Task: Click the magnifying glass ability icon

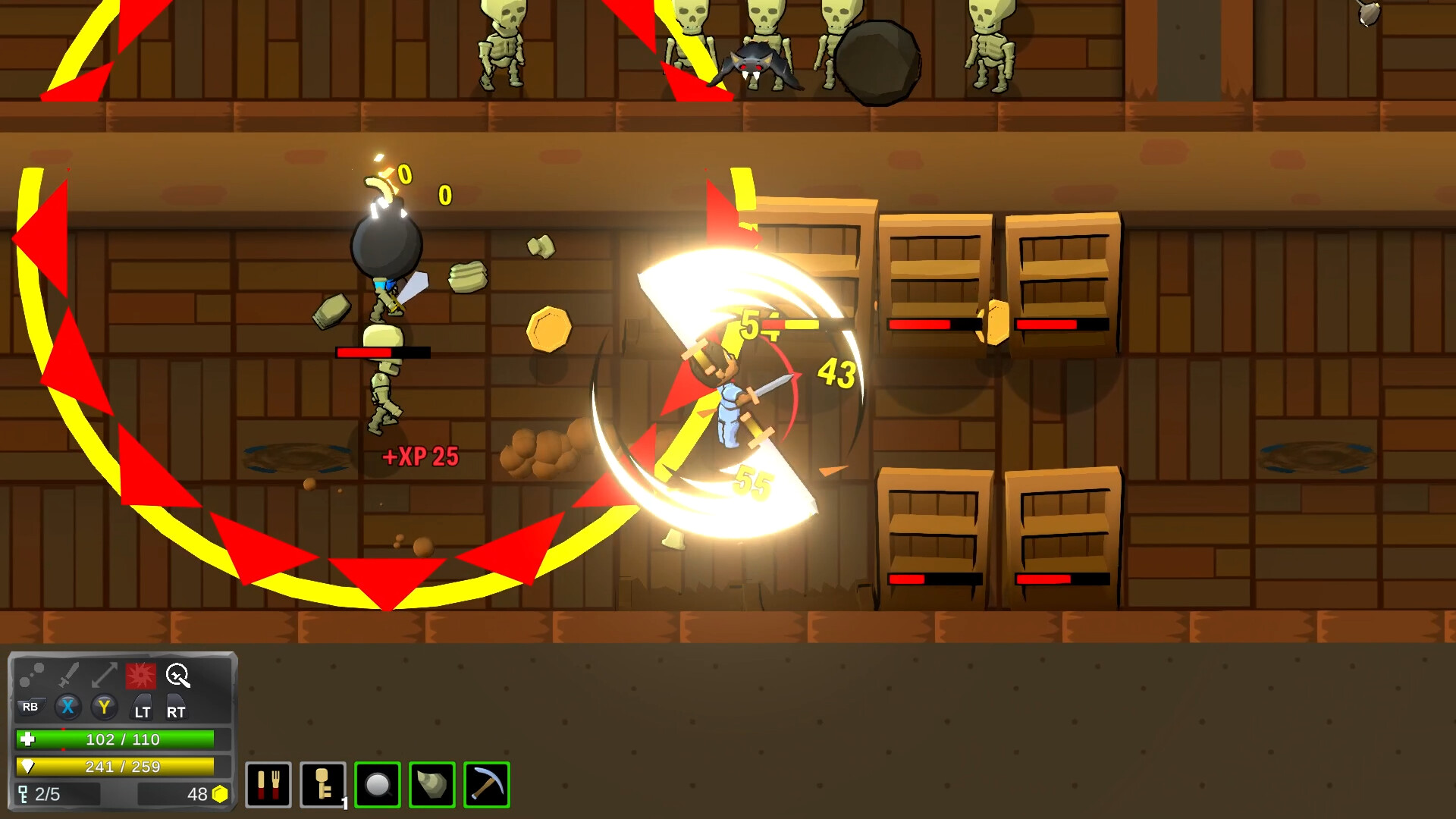Action: (x=177, y=676)
